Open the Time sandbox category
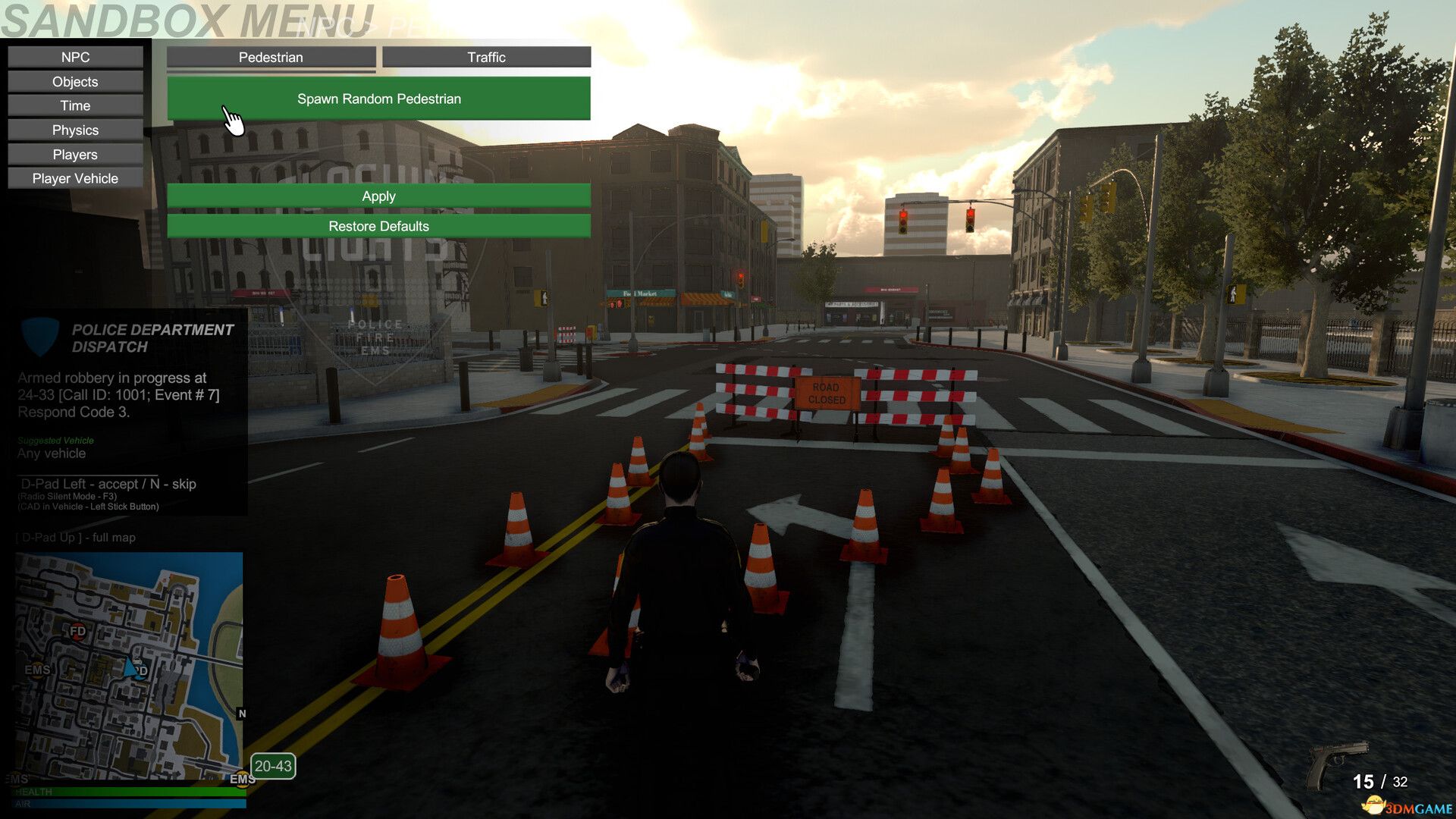1456x819 pixels. 74,105
